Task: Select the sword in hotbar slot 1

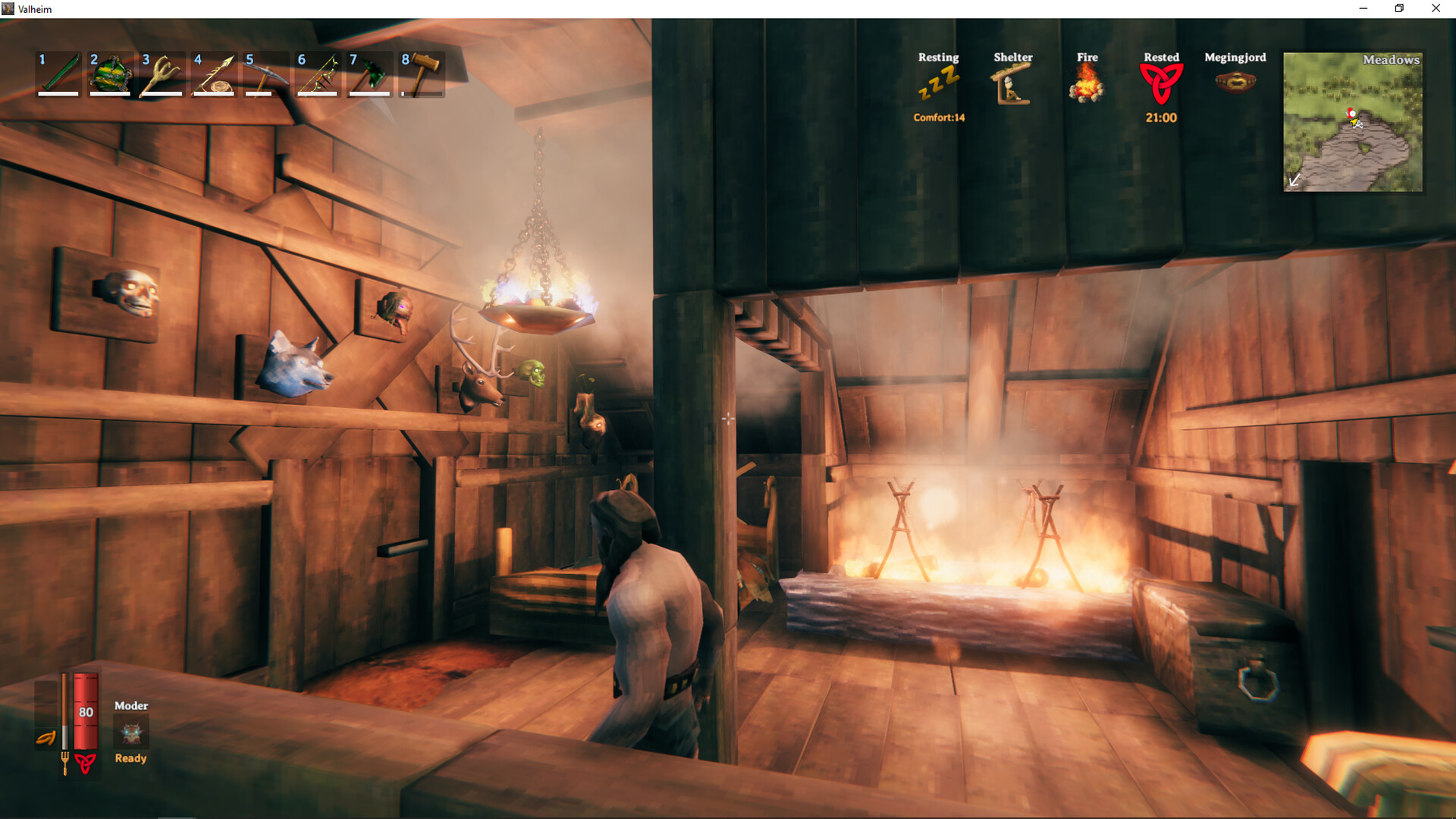Action: (x=57, y=74)
